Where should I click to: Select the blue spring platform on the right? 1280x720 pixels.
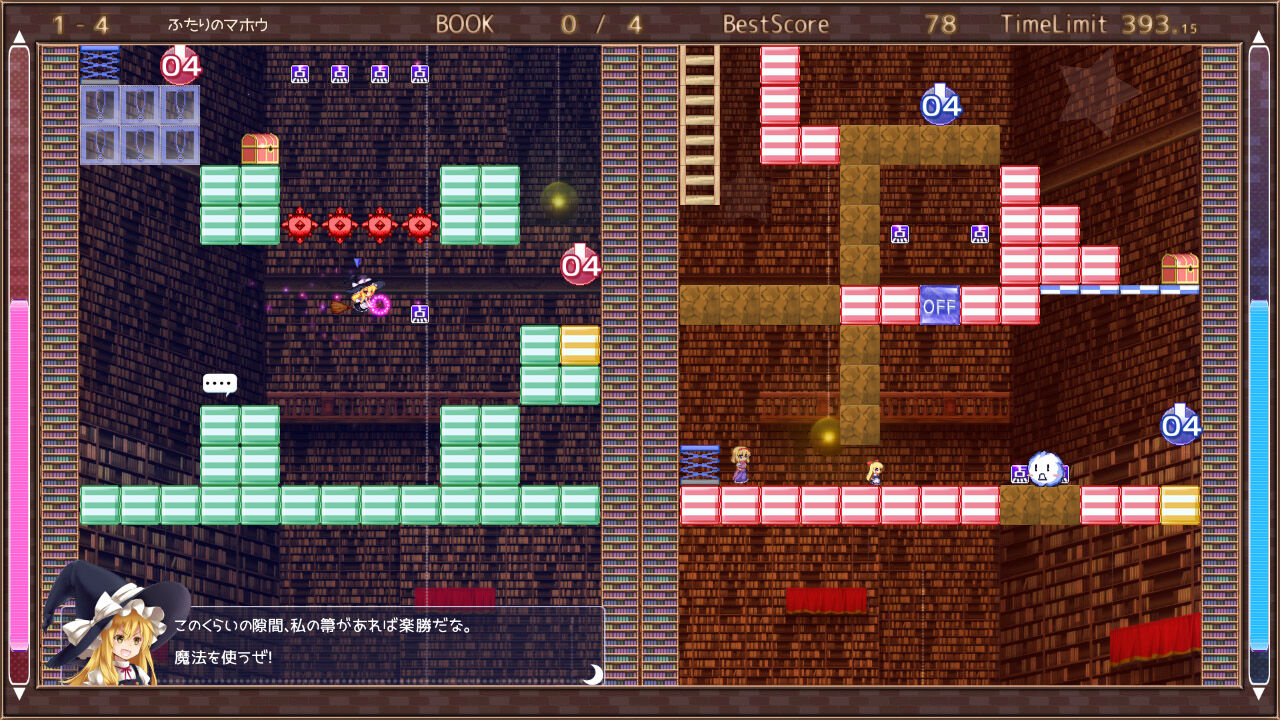tap(700, 465)
